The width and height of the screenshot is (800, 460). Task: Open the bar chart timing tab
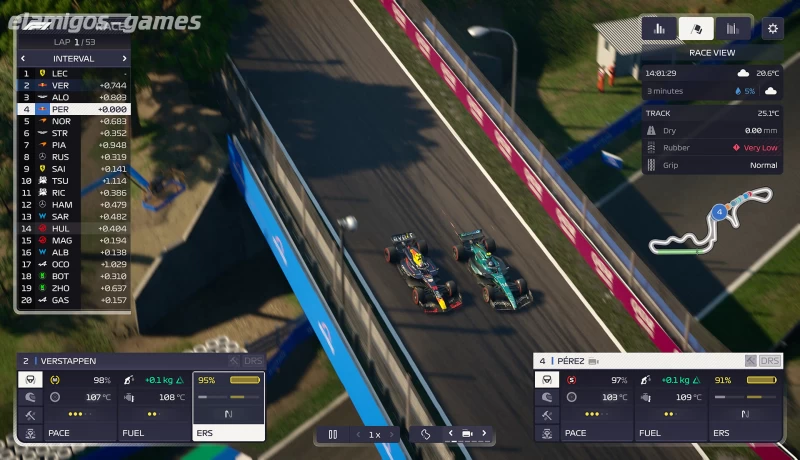tap(660, 28)
